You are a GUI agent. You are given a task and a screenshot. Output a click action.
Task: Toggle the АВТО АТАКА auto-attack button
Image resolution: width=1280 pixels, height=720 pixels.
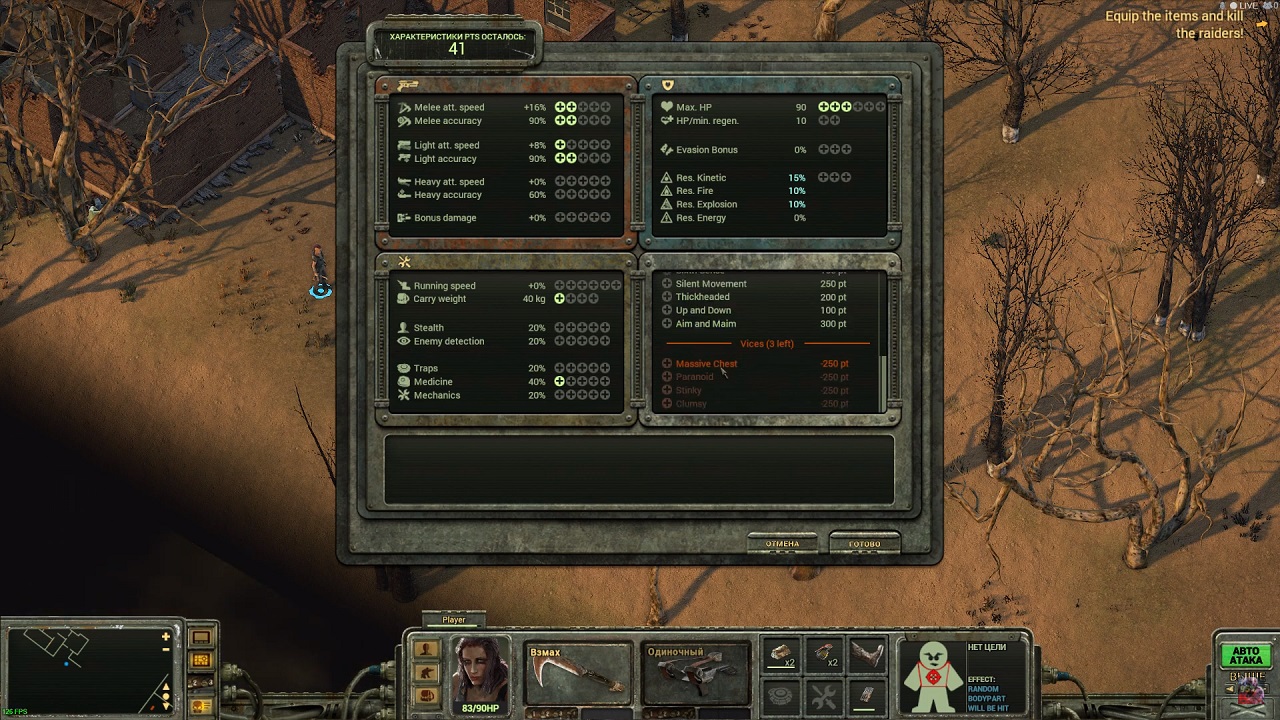click(x=1244, y=656)
